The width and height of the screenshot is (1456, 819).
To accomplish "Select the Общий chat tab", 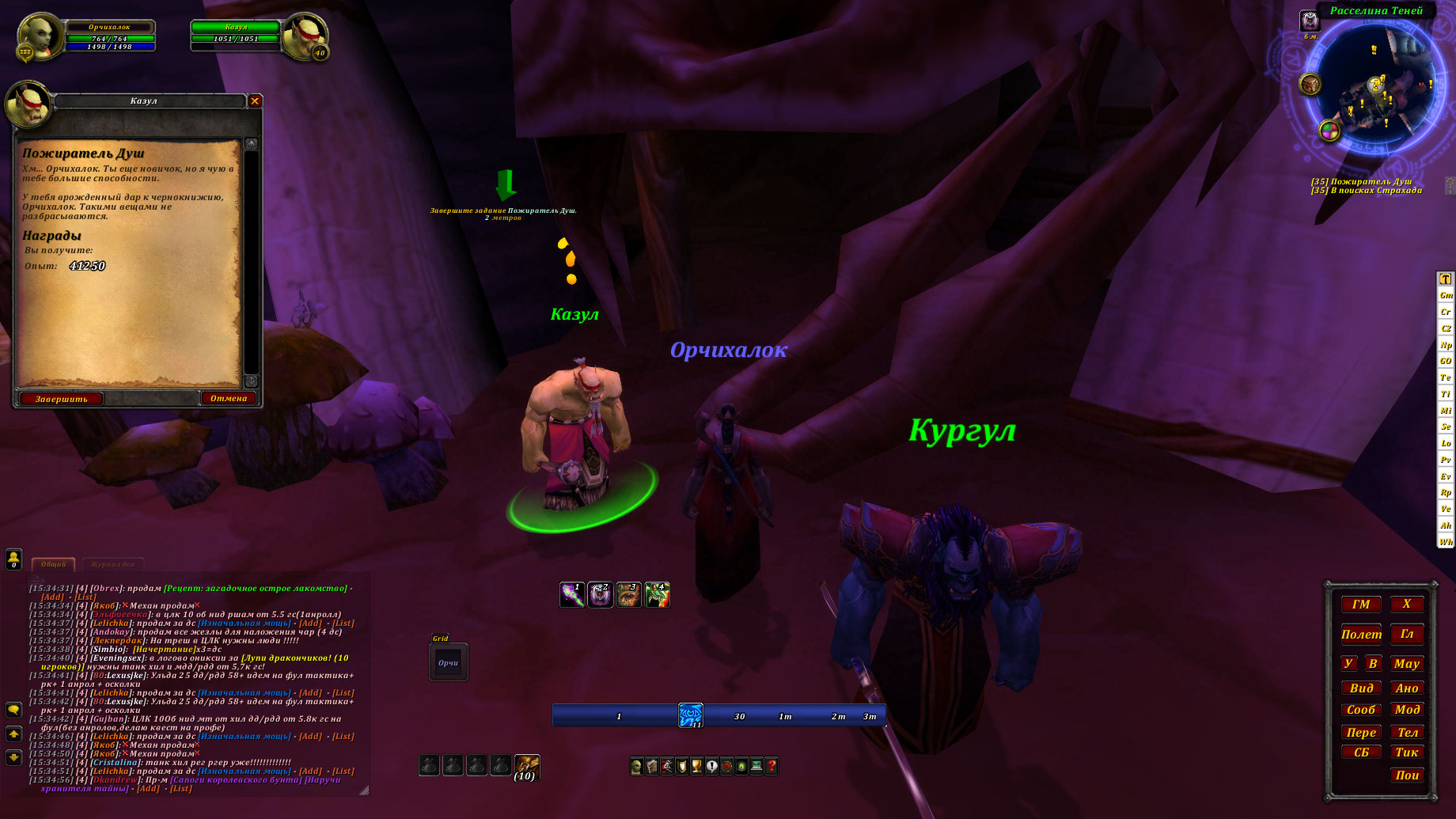I will point(53,564).
